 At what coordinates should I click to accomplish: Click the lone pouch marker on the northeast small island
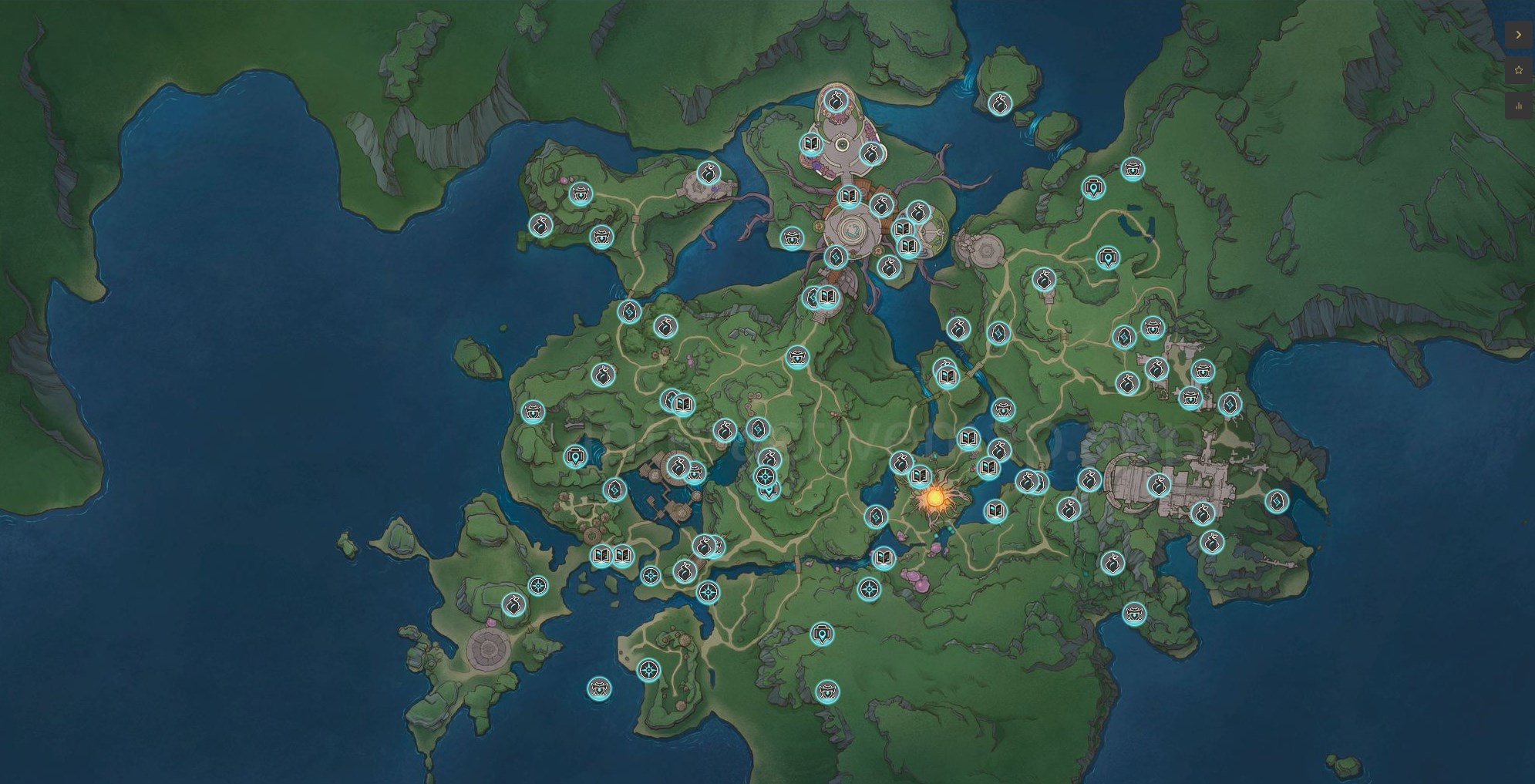coord(1001,106)
